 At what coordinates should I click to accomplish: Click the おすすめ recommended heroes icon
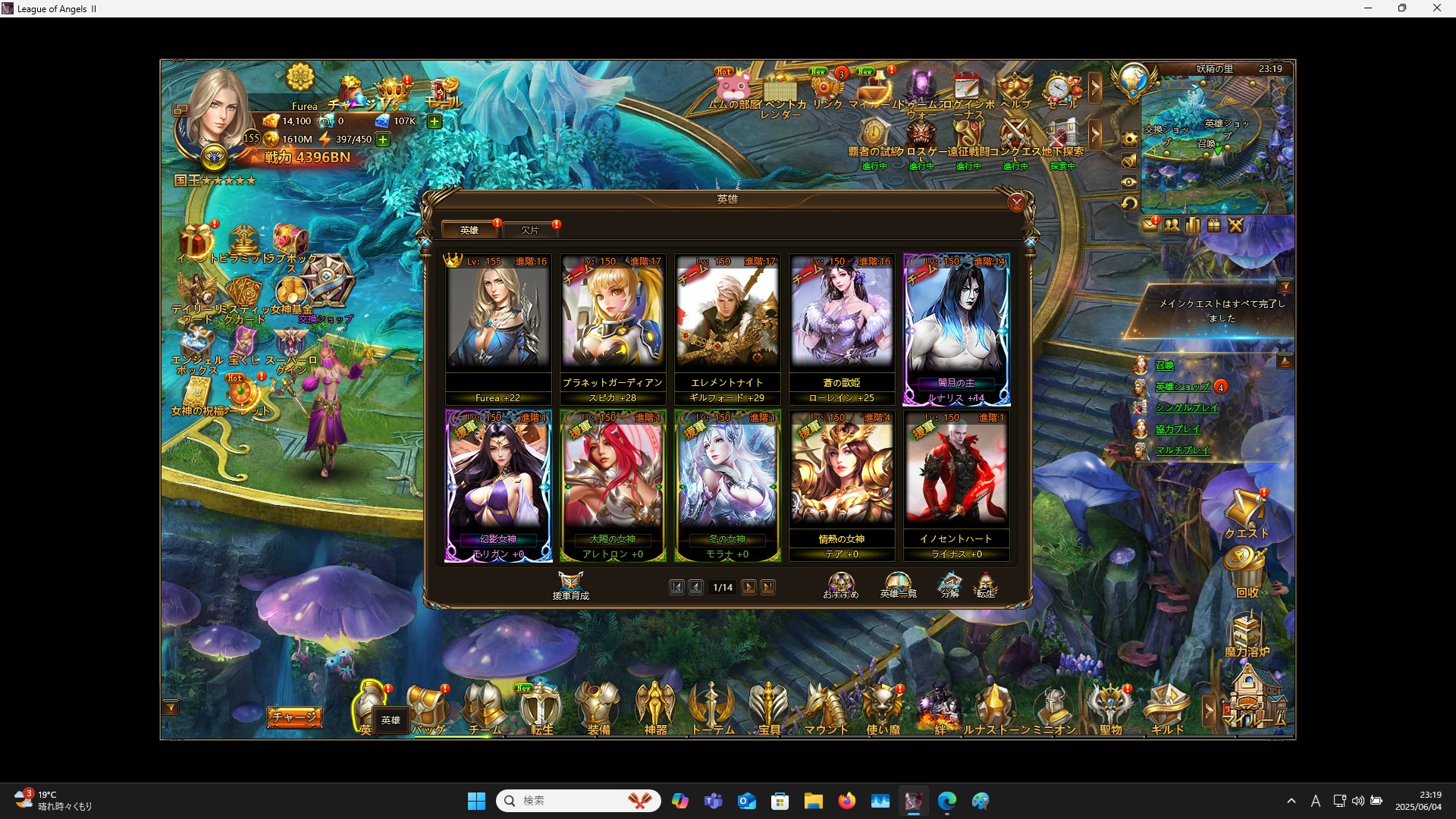tap(840, 582)
